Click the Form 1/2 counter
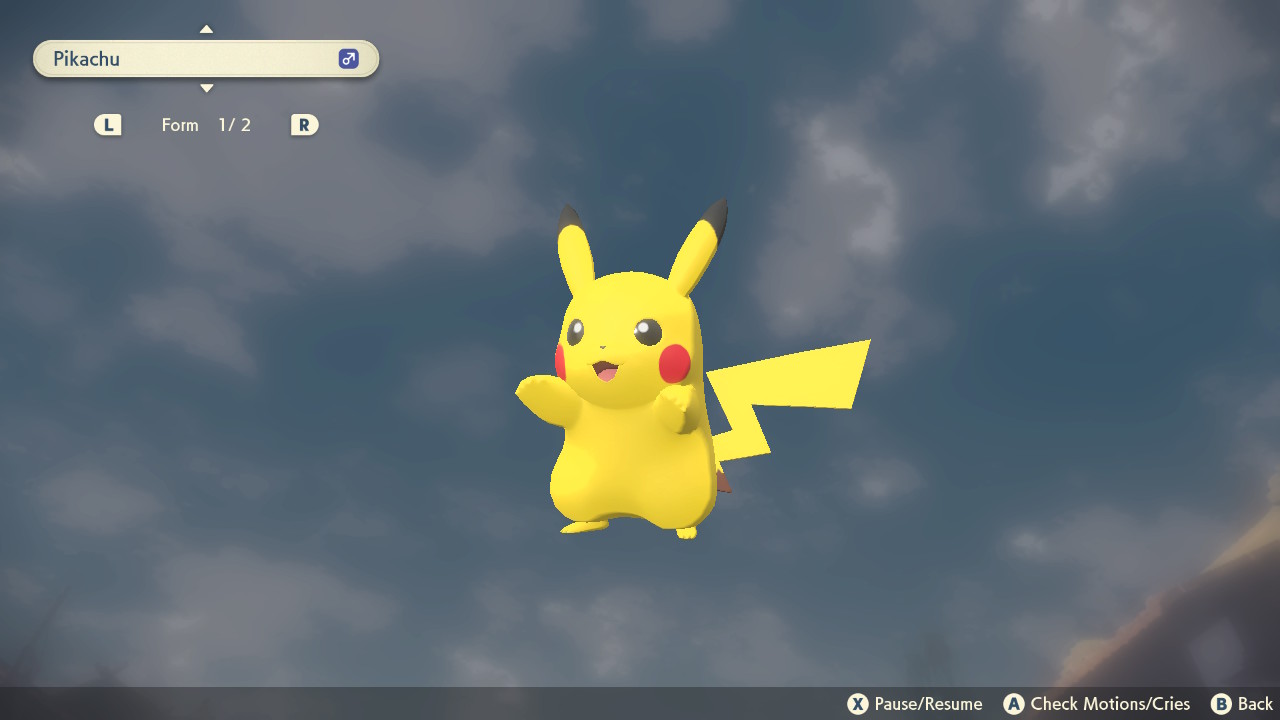Image resolution: width=1280 pixels, height=720 pixels. pyautogui.click(x=207, y=125)
